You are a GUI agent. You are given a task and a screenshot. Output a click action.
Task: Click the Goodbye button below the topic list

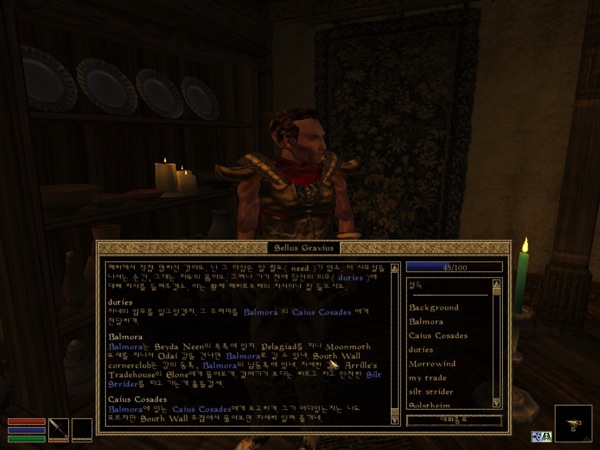point(452,421)
